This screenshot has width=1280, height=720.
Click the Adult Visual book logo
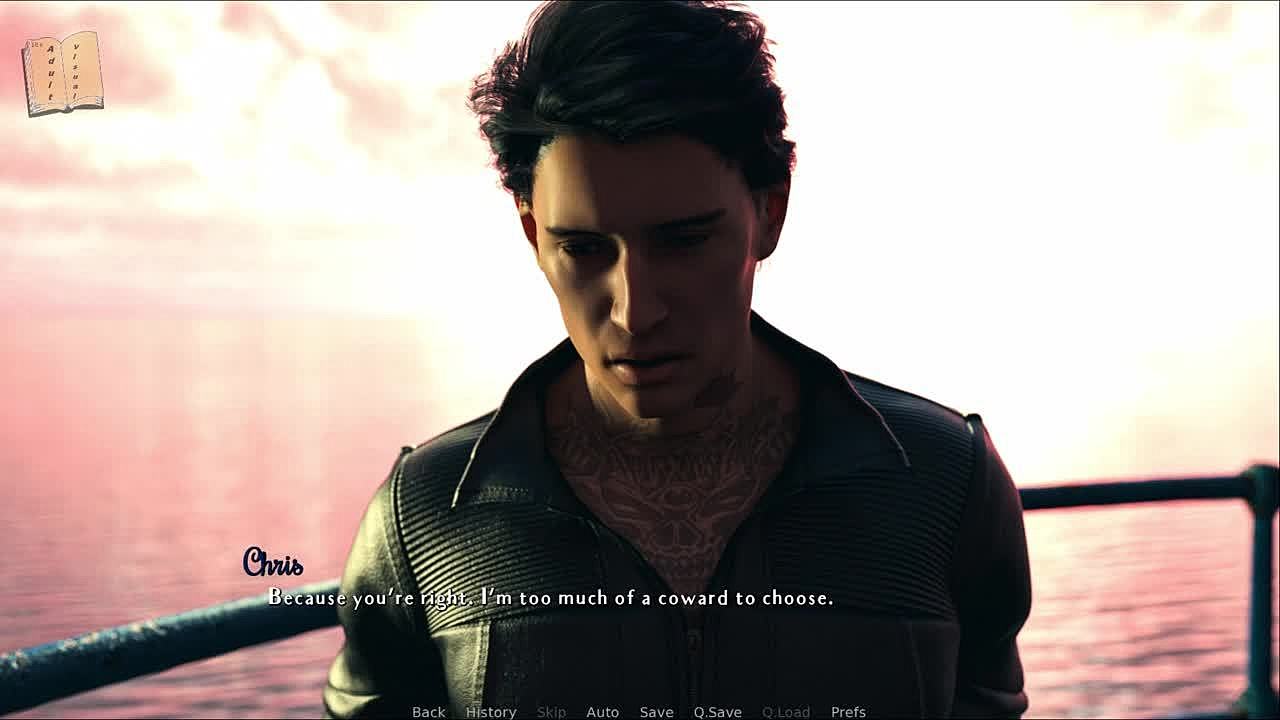click(63, 73)
